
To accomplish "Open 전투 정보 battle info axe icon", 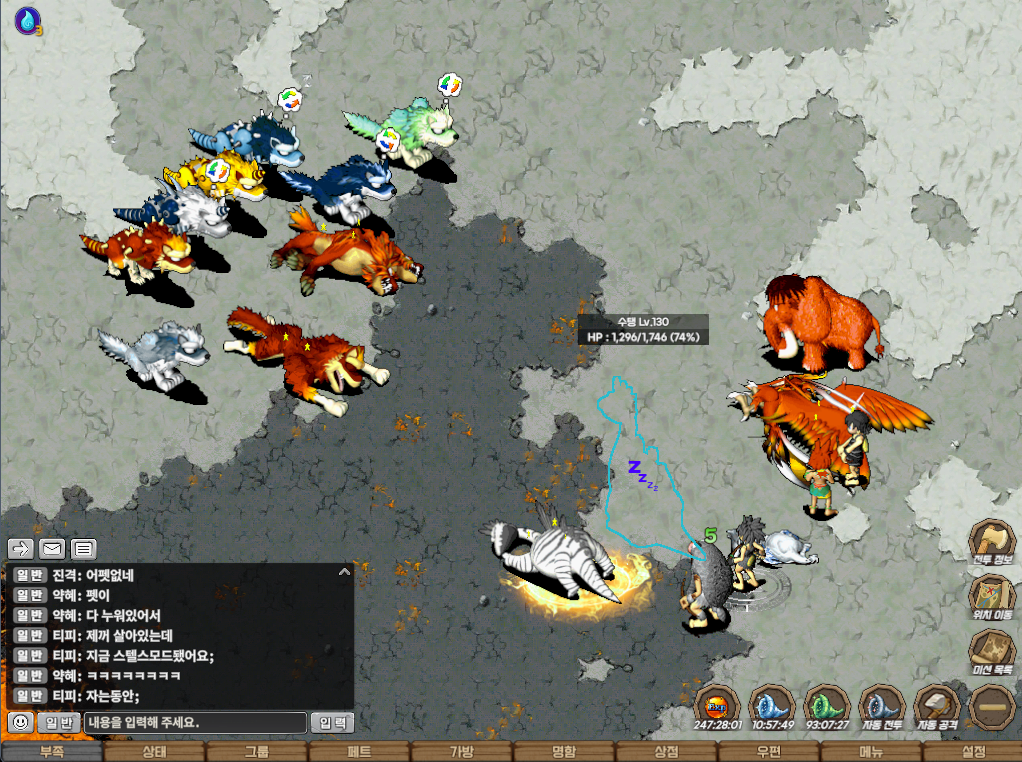I will [993, 543].
